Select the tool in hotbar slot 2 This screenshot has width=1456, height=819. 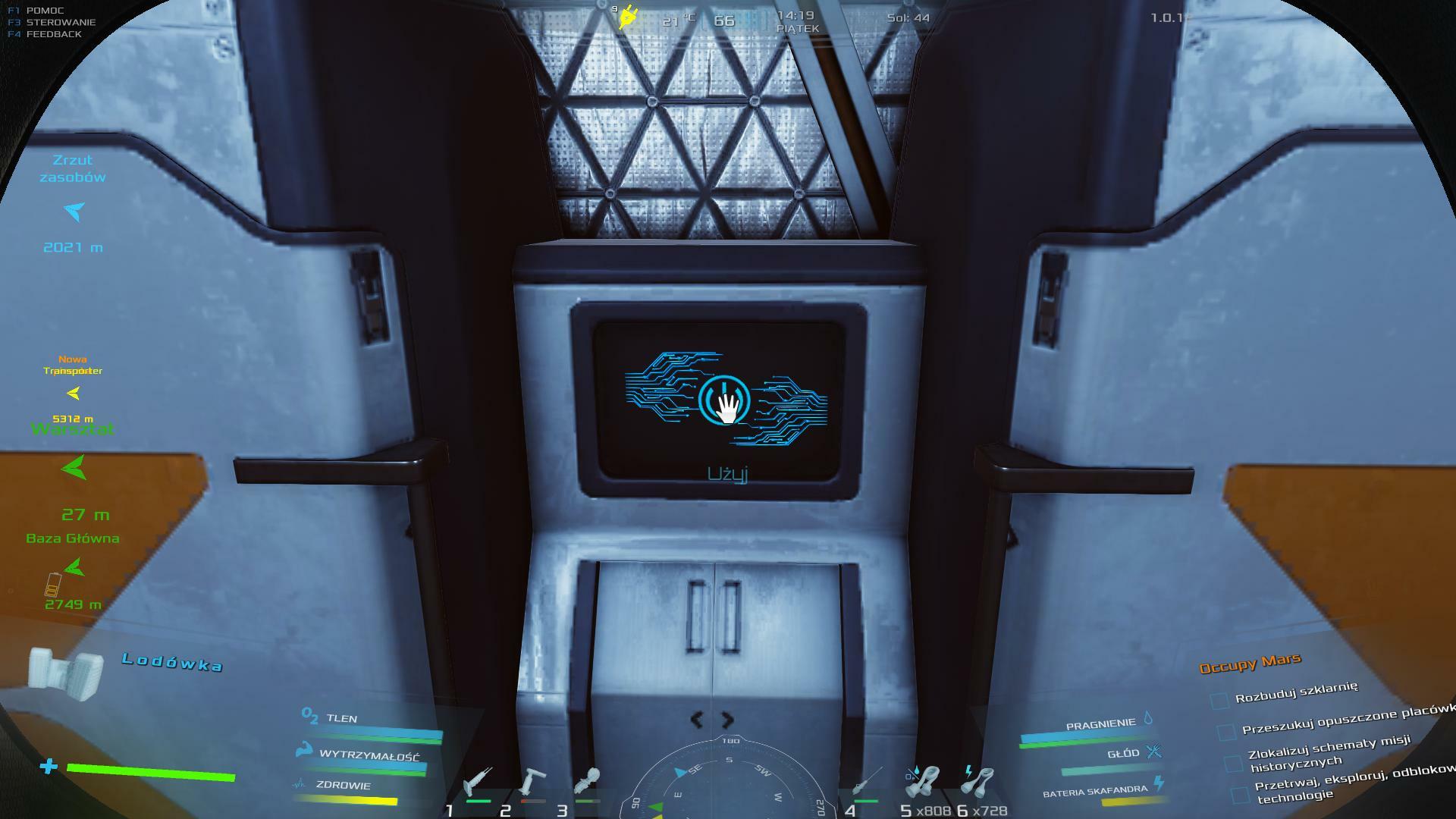(533, 781)
